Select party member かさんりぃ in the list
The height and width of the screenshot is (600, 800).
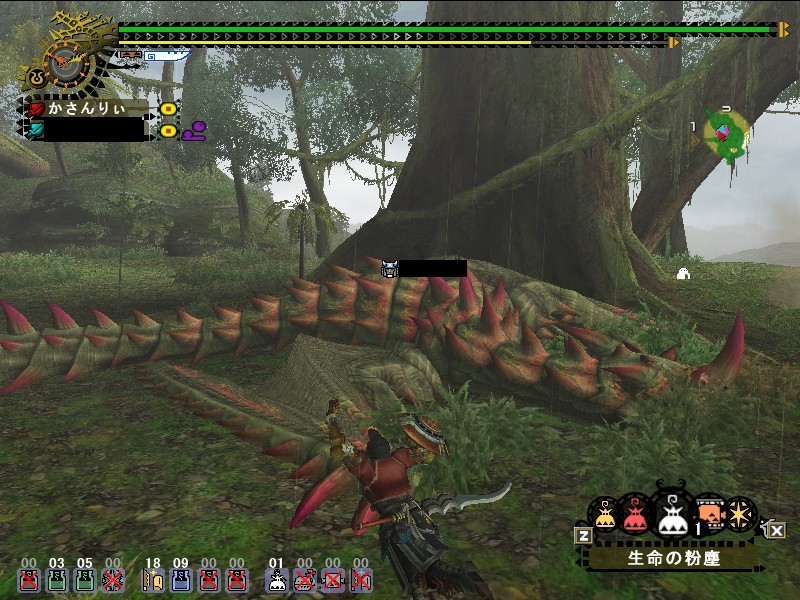coord(92,108)
